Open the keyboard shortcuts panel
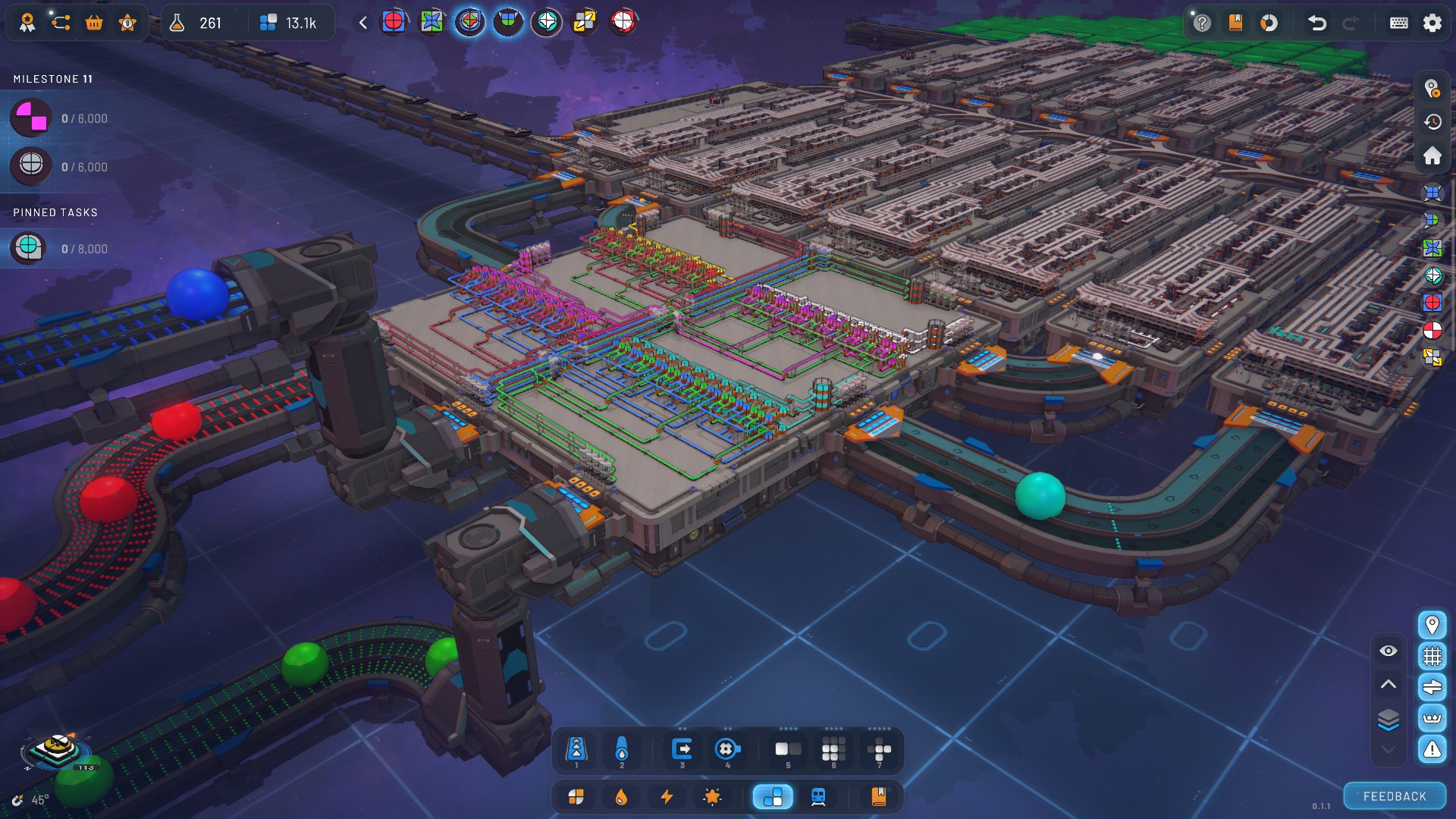Screen dimensions: 1456x819 point(1398,23)
